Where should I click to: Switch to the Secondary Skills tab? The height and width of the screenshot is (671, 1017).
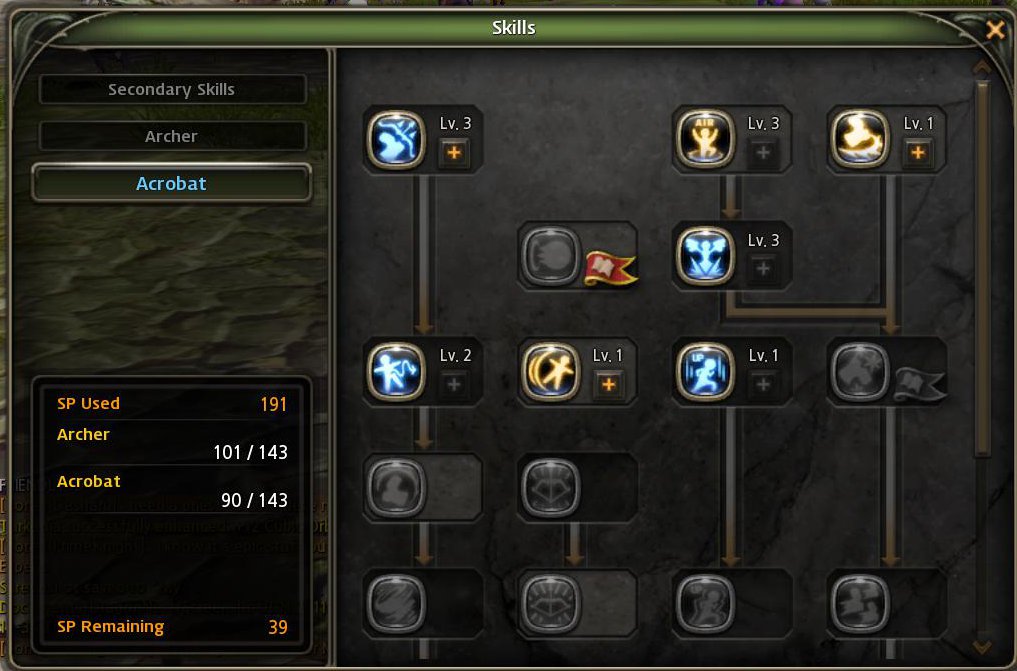[172, 89]
